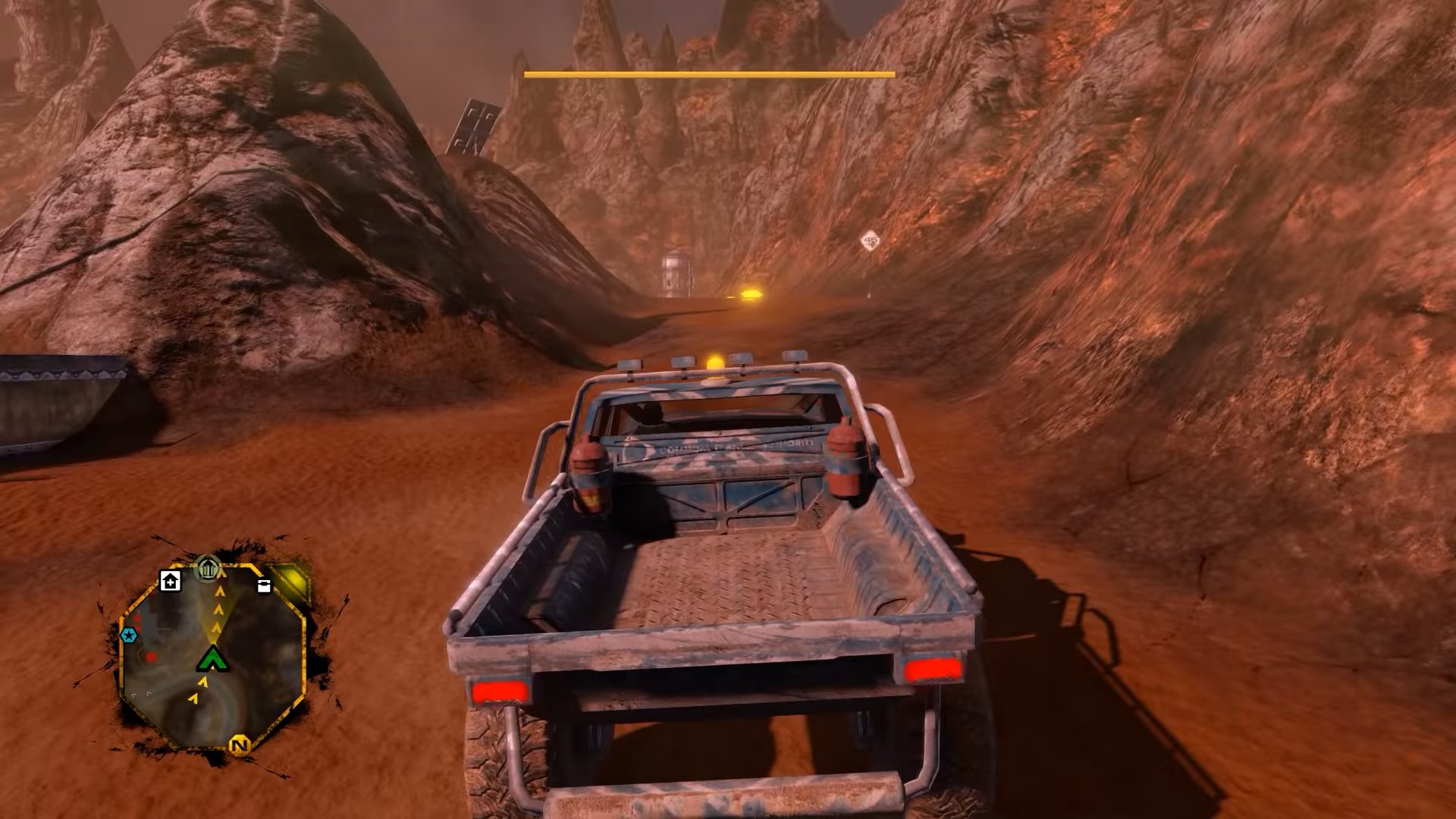Click the blue star hexagon marker
This screenshot has width=1456, height=819.
[129, 635]
